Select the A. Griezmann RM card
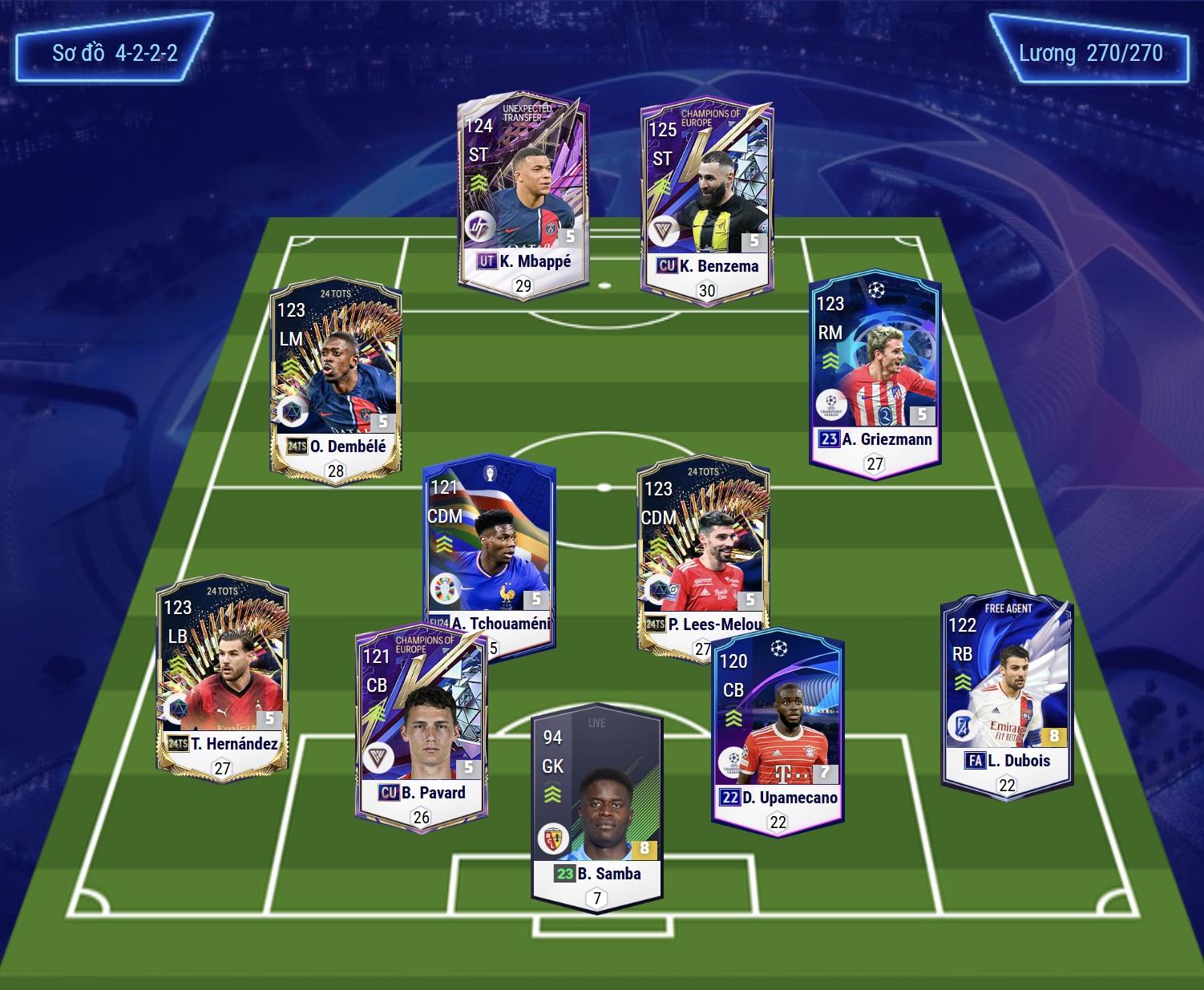This screenshot has height=990, width=1204. pos(875,373)
